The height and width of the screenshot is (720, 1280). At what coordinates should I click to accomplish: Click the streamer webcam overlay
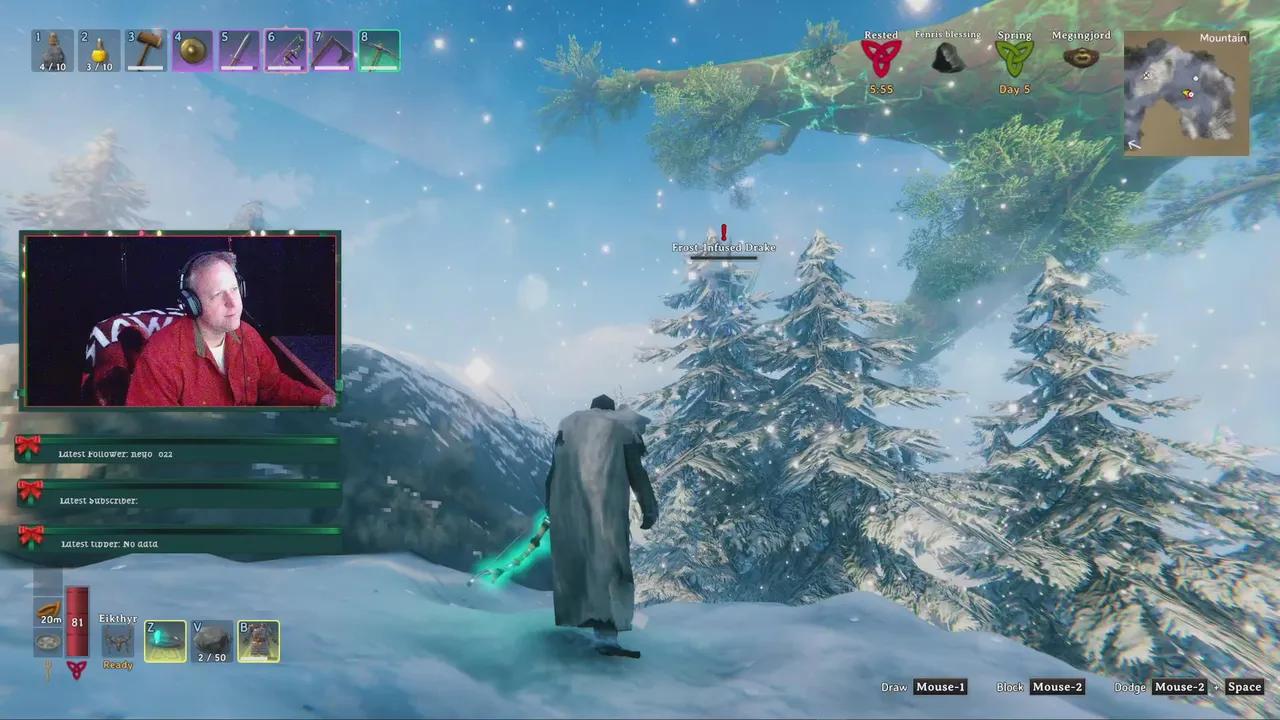180,320
